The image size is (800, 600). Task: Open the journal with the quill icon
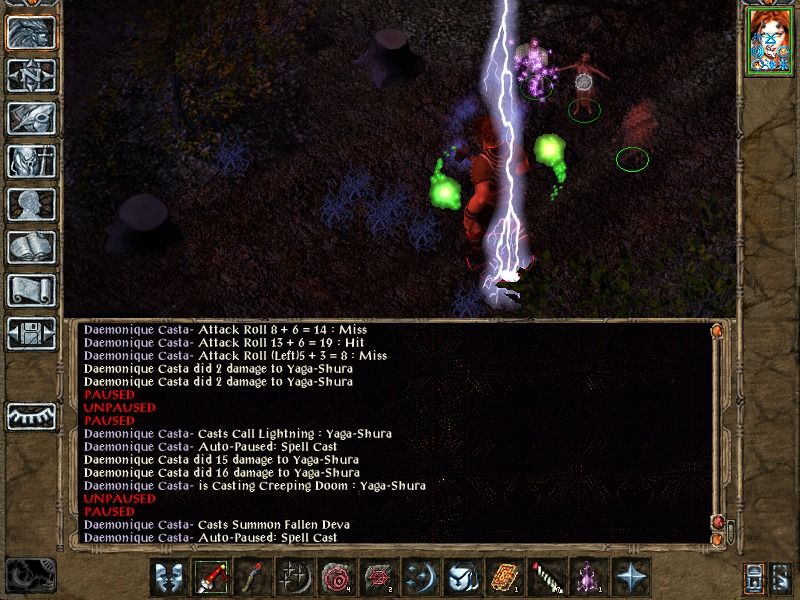tap(31, 118)
